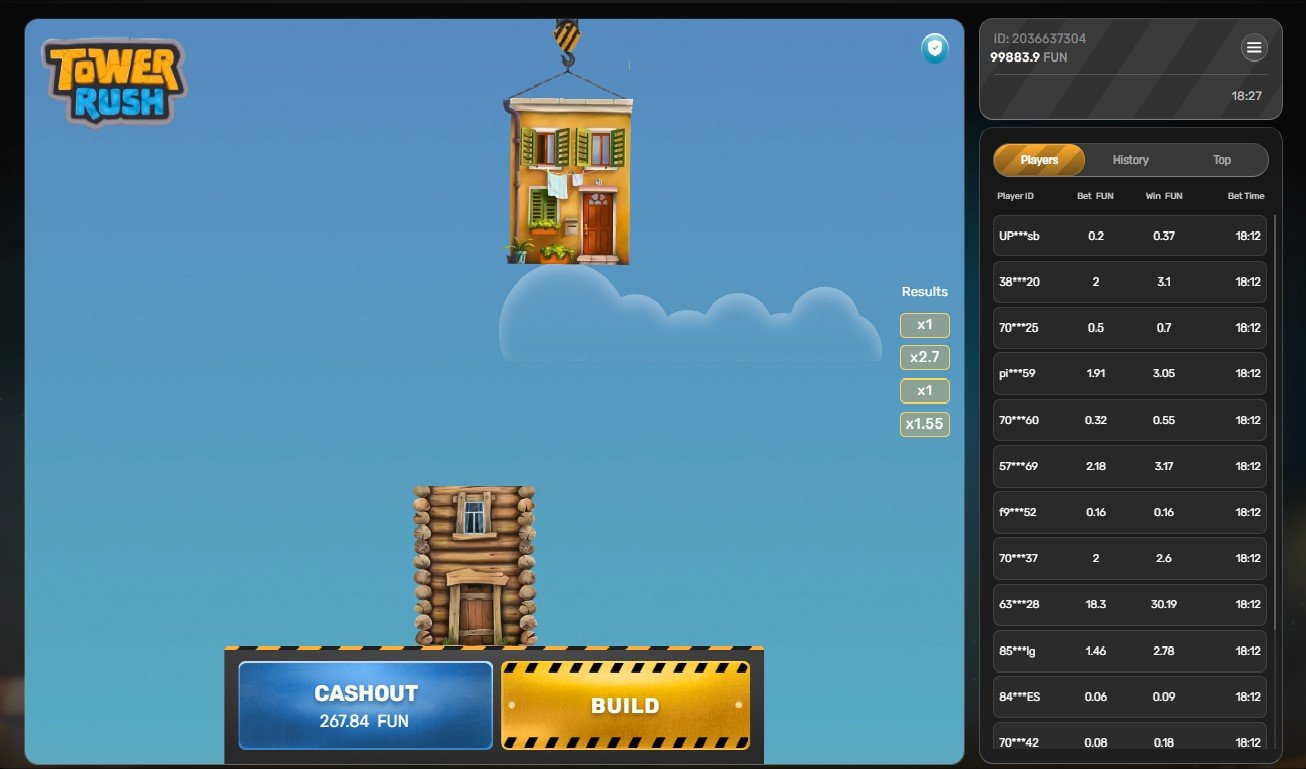
Task: Click the blue shield verification badge
Action: coord(934,48)
